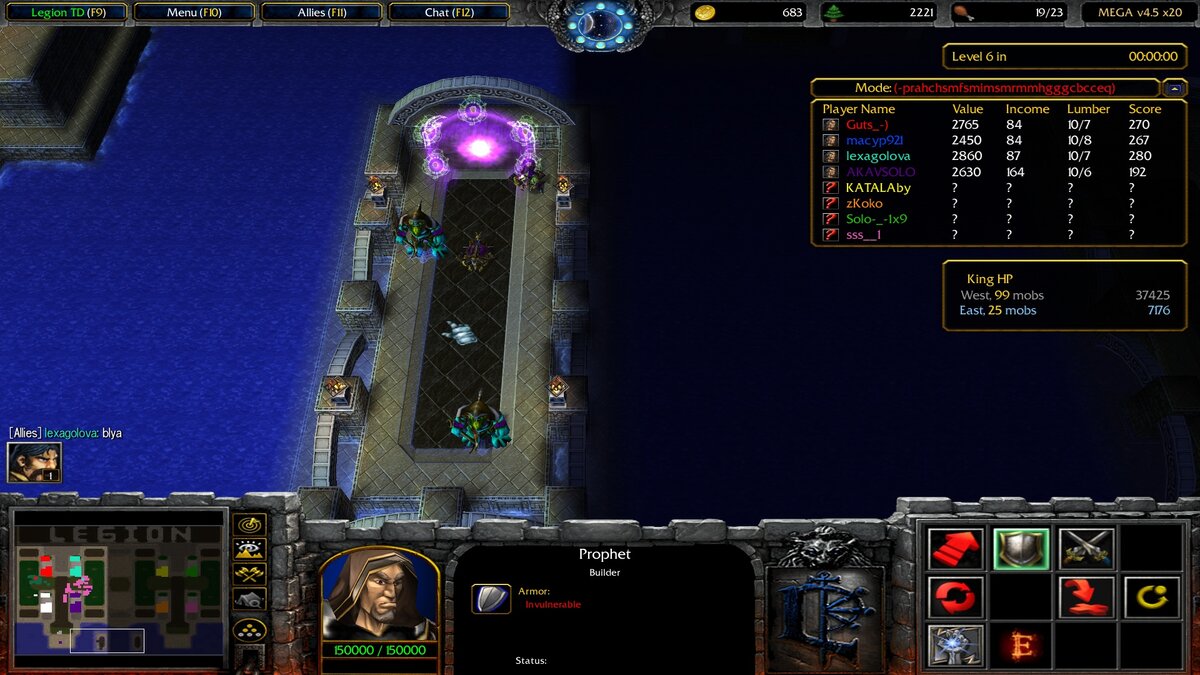Click the red downward arrow command
This screenshot has height=675, width=1200.
[x=1086, y=597]
